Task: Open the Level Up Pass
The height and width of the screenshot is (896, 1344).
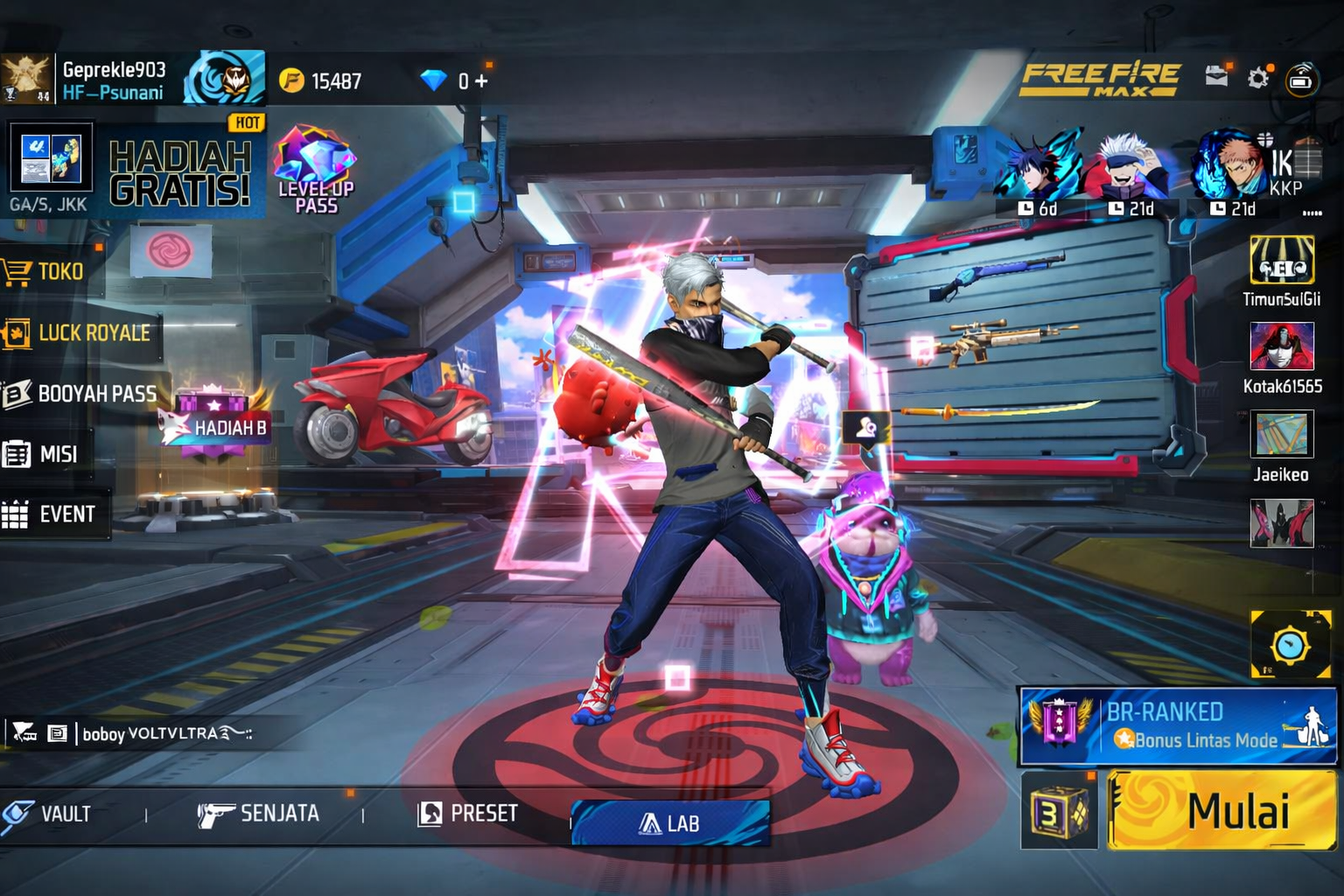Action: coord(315,171)
